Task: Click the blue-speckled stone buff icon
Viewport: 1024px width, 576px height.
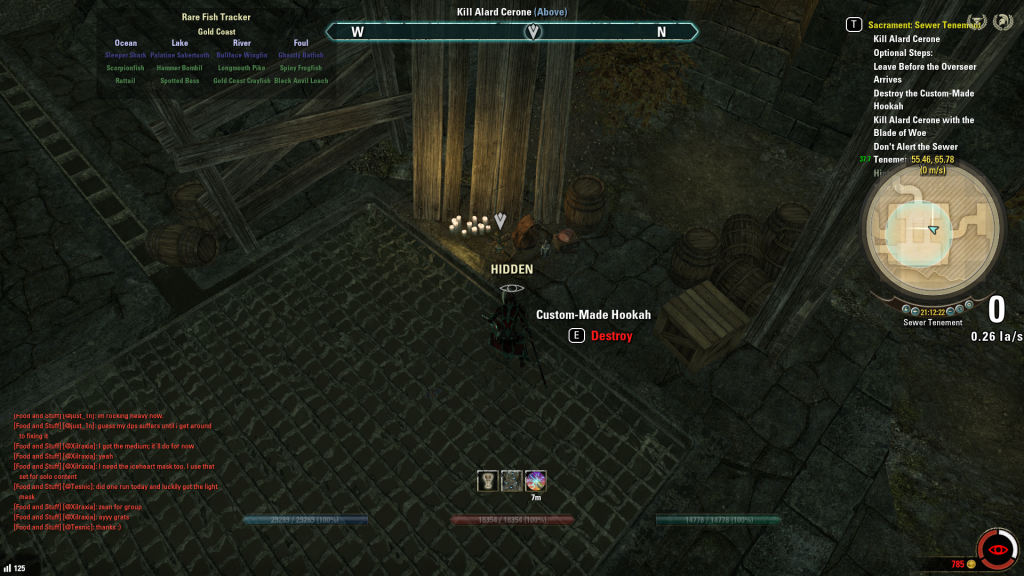Action: tap(511, 481)
